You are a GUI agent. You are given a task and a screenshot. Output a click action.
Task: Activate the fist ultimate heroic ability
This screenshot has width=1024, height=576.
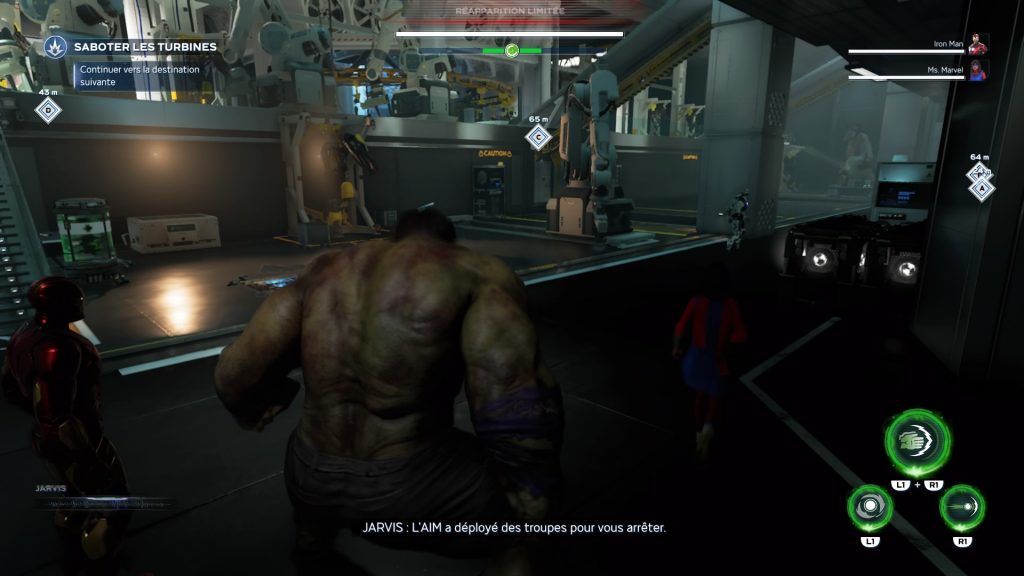coord(916,442)
